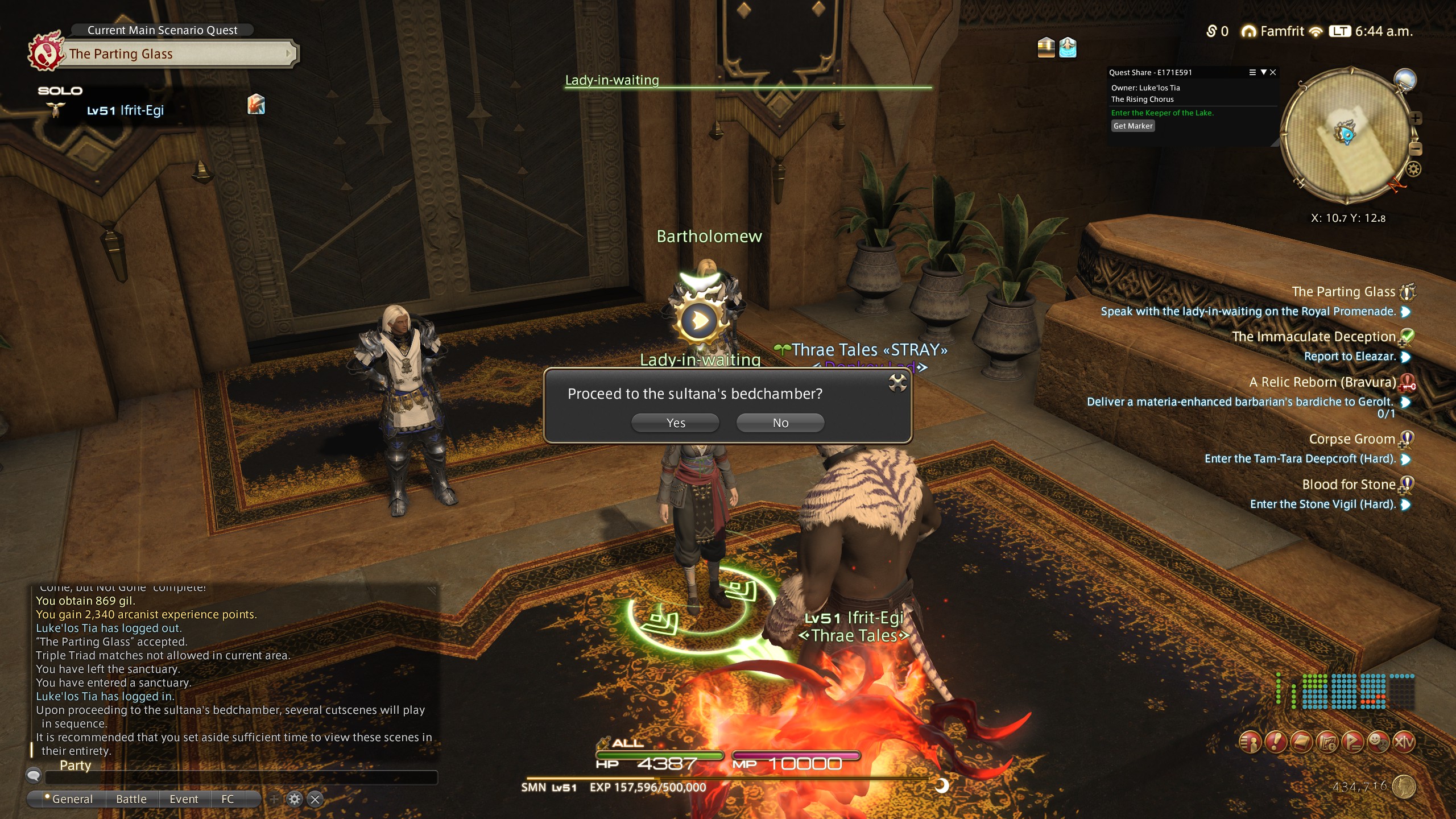Open the System menu XIV icon
Image resolution: width=1456 pixels, height=819 pixels.
(x=1403, y=742)
